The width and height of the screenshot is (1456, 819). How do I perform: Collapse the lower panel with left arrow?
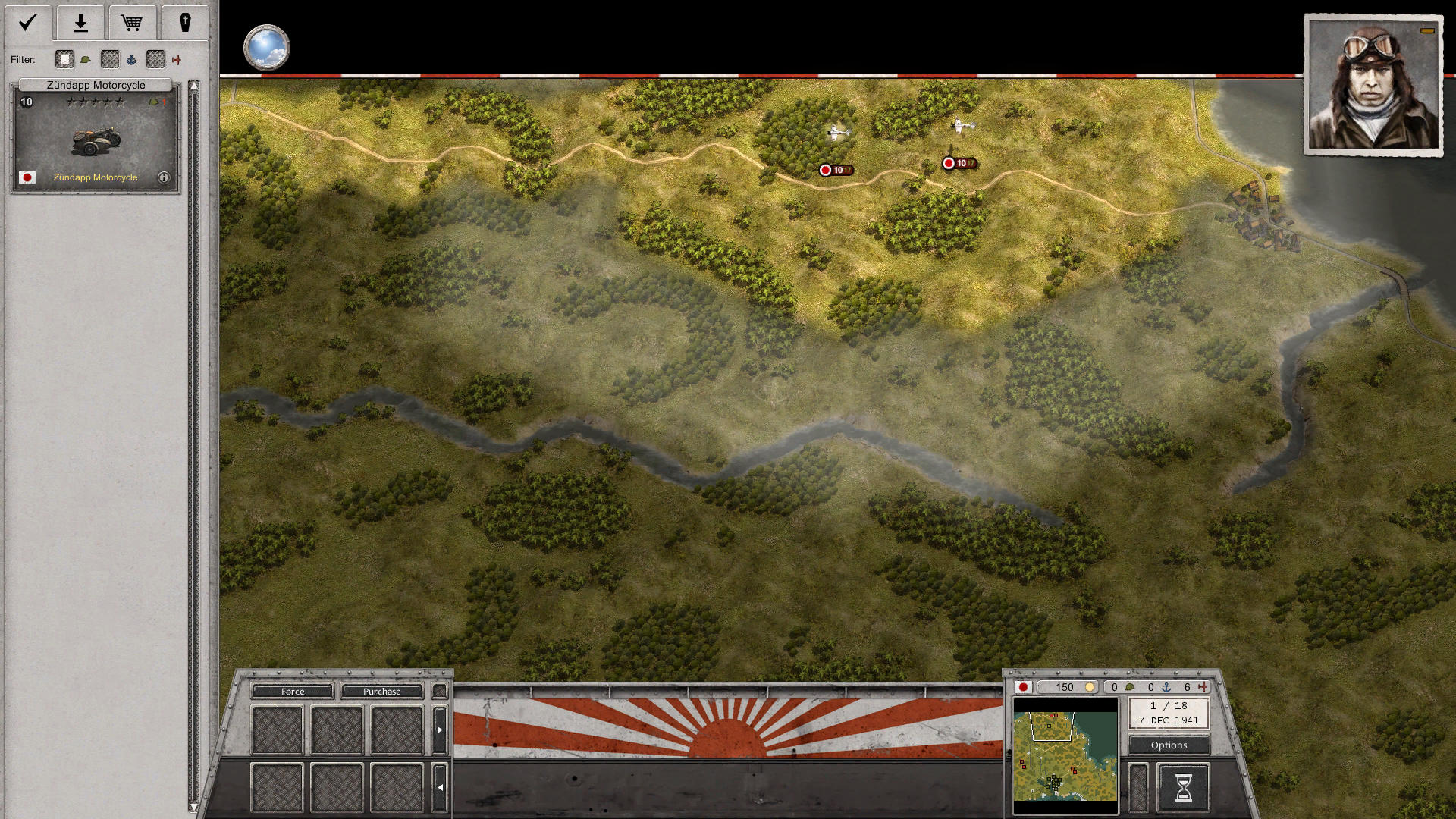coord(440,787)
